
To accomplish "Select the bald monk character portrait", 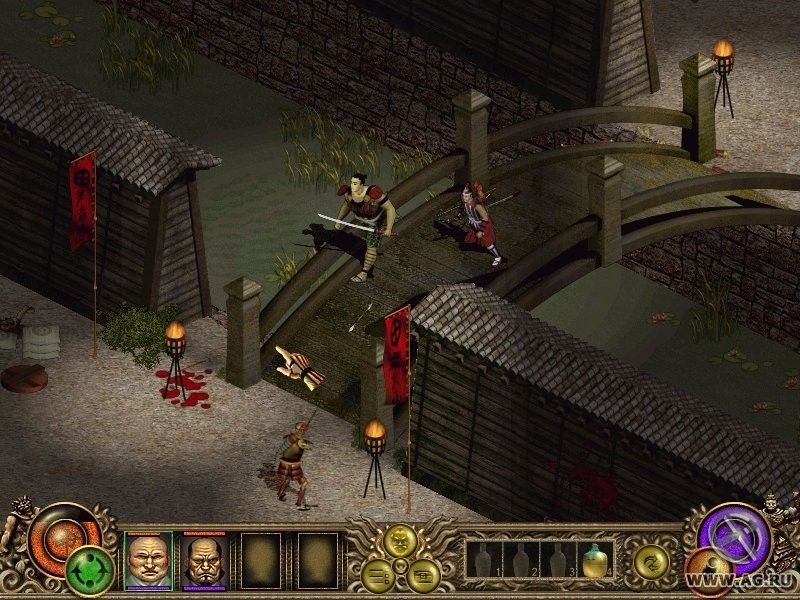I will (x=148, y=560).
